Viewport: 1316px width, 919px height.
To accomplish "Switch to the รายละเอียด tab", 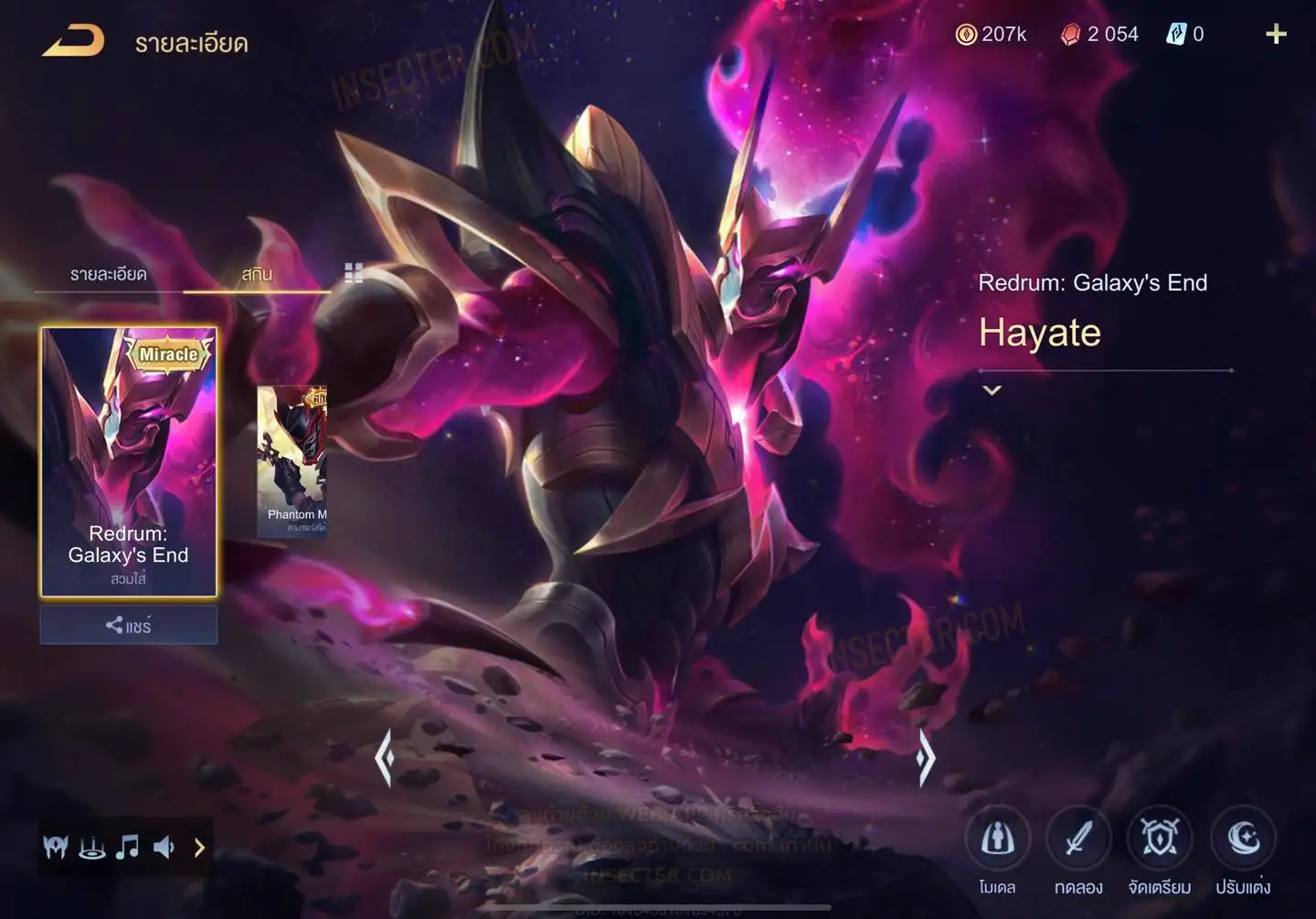I will (x=108, y=274).
